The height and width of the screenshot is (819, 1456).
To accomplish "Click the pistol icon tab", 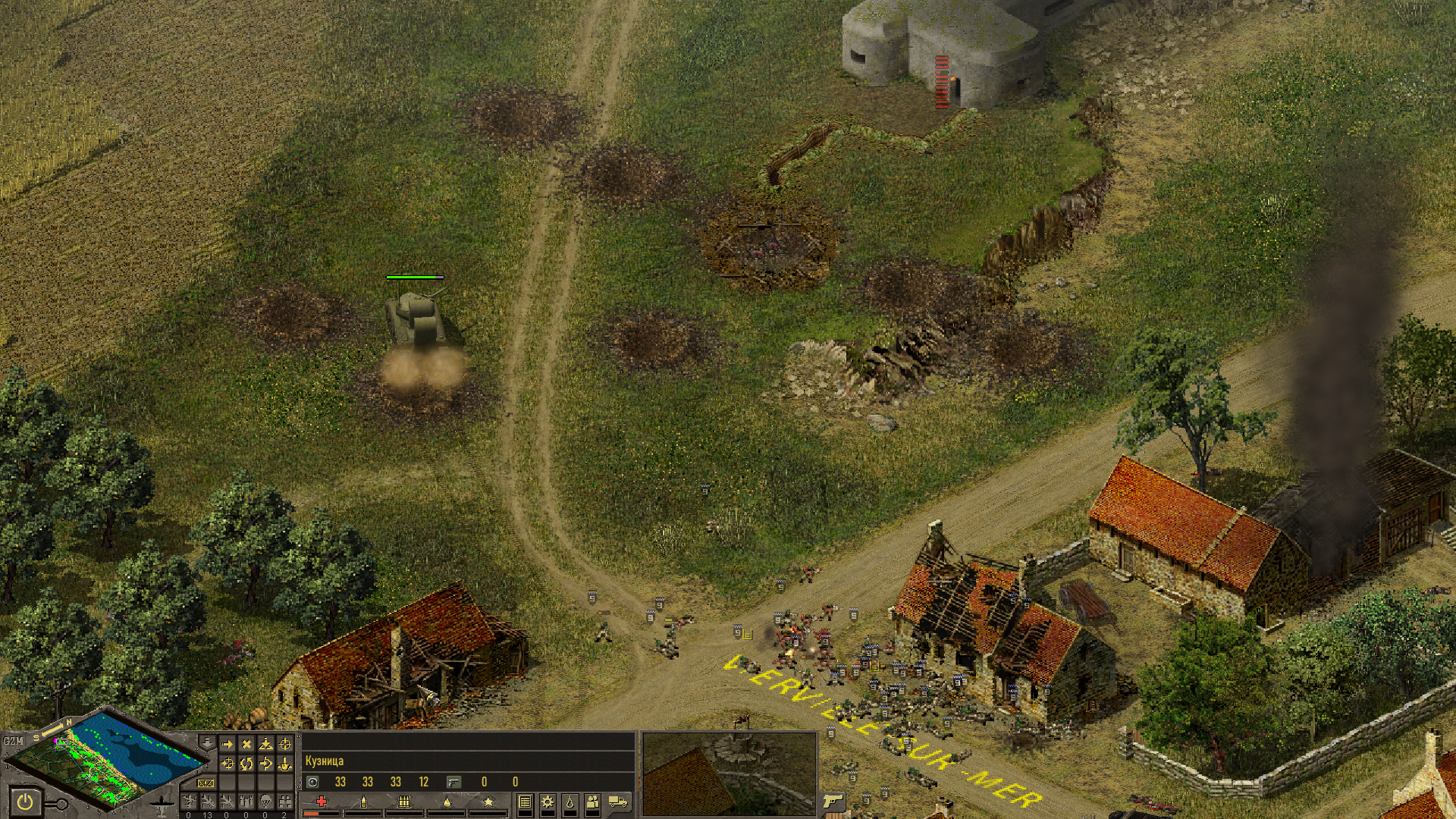I will (833, 801).
